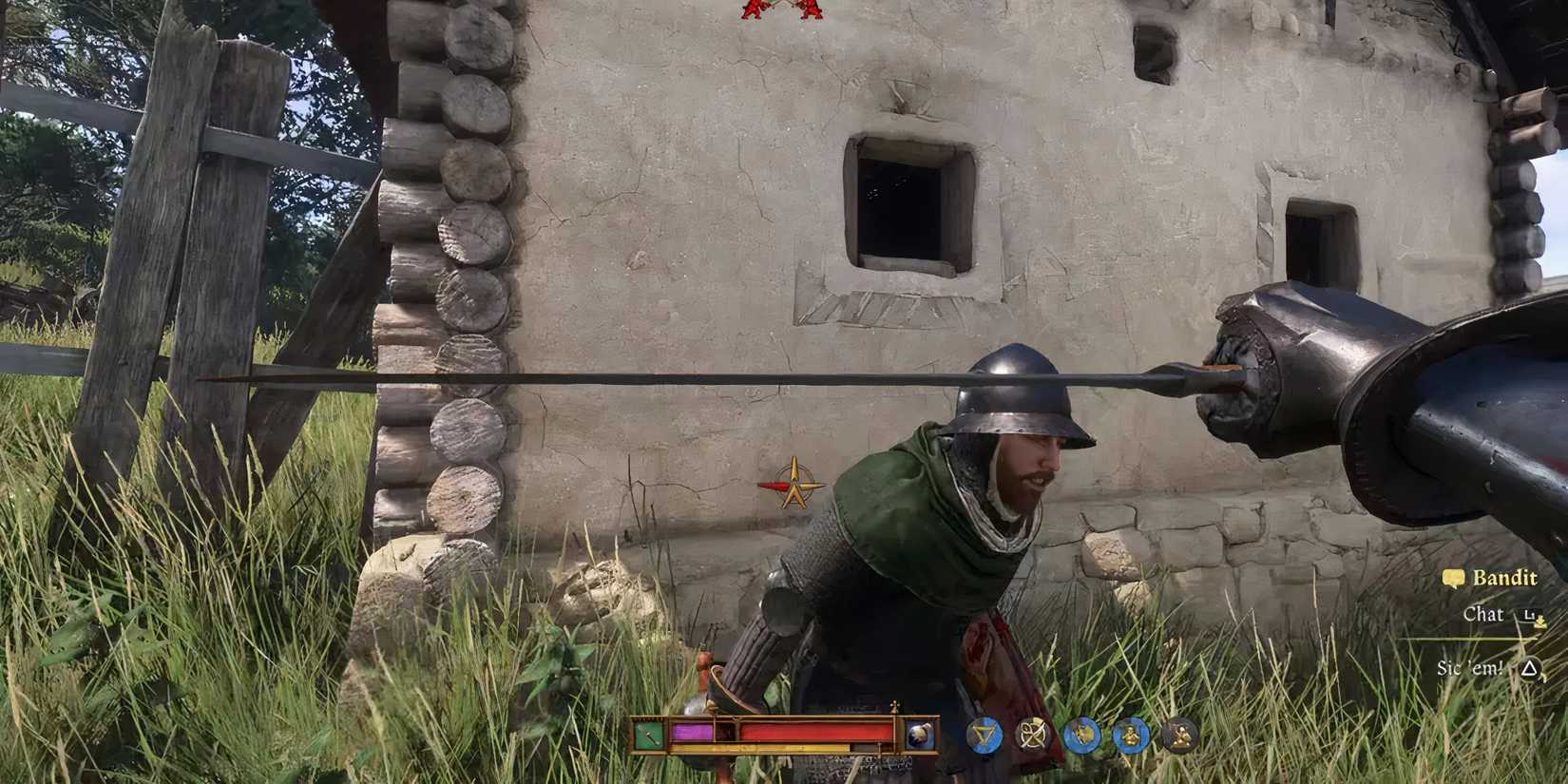Screen dimensions: 1568x784
Task: Select the second blue icon with crossed tools
Action: [1033, 736]
